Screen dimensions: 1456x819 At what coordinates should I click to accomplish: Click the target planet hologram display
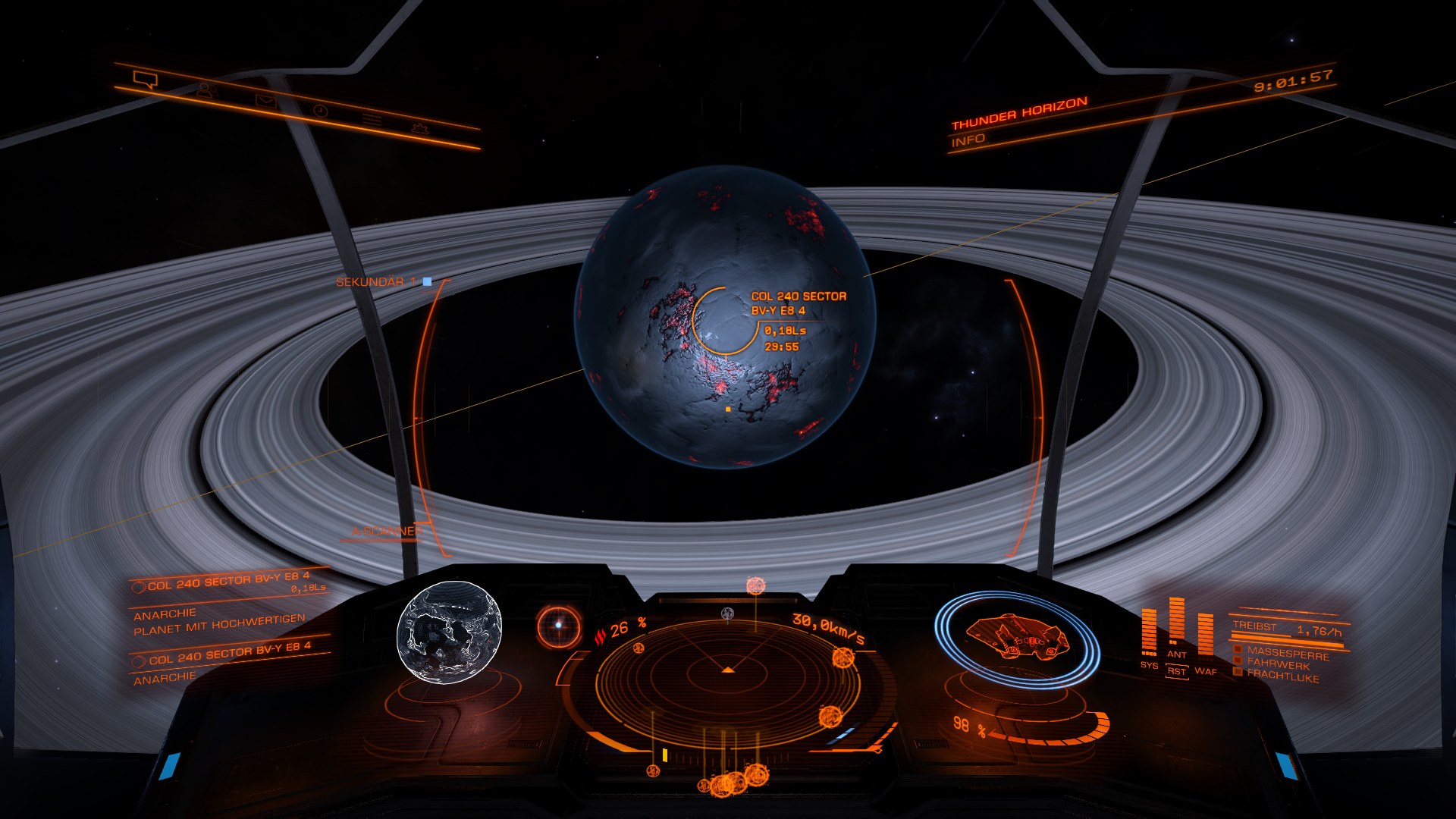(x=449, y=632)
